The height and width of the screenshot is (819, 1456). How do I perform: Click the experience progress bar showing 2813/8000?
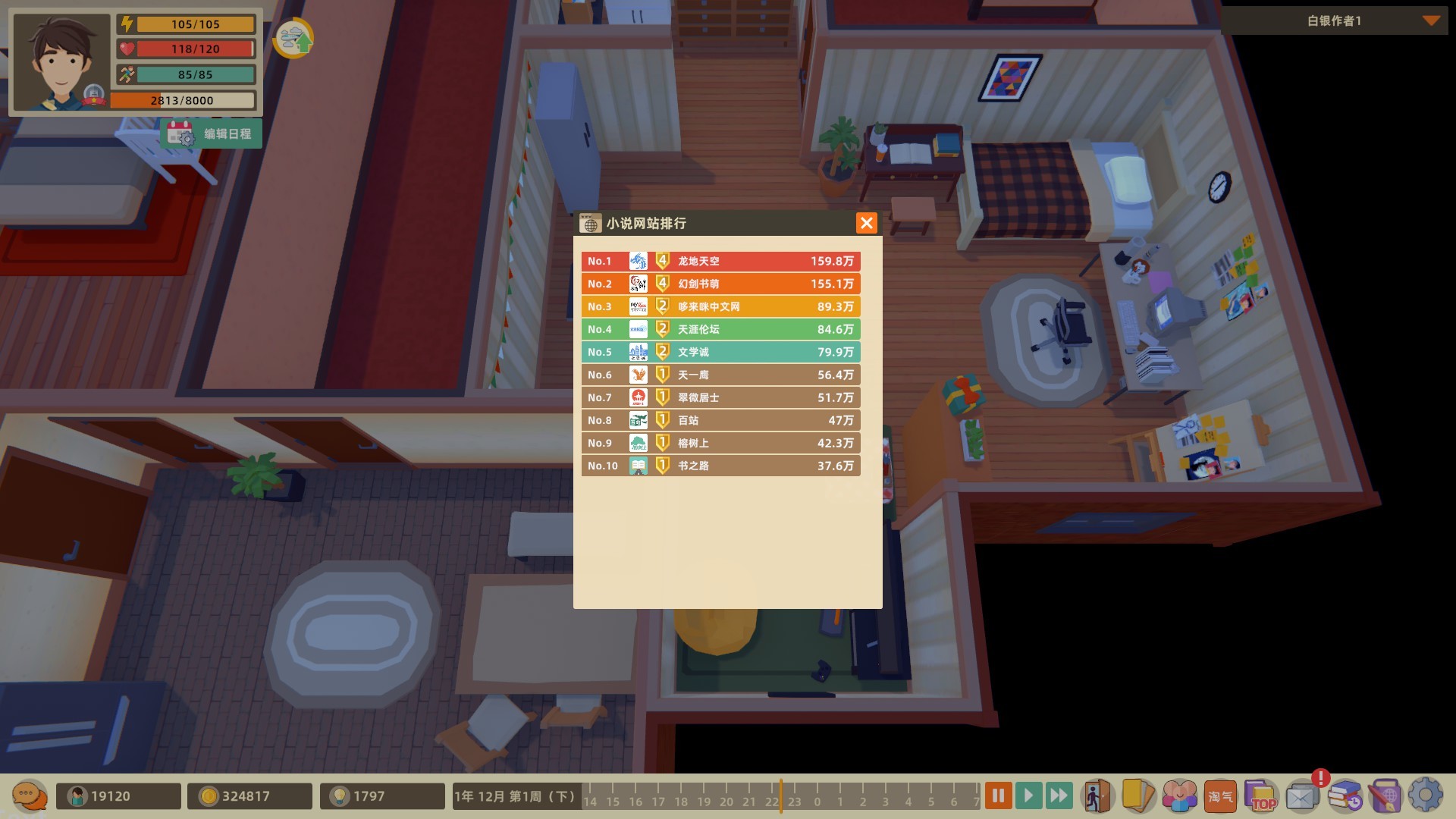tap(181, 99)
